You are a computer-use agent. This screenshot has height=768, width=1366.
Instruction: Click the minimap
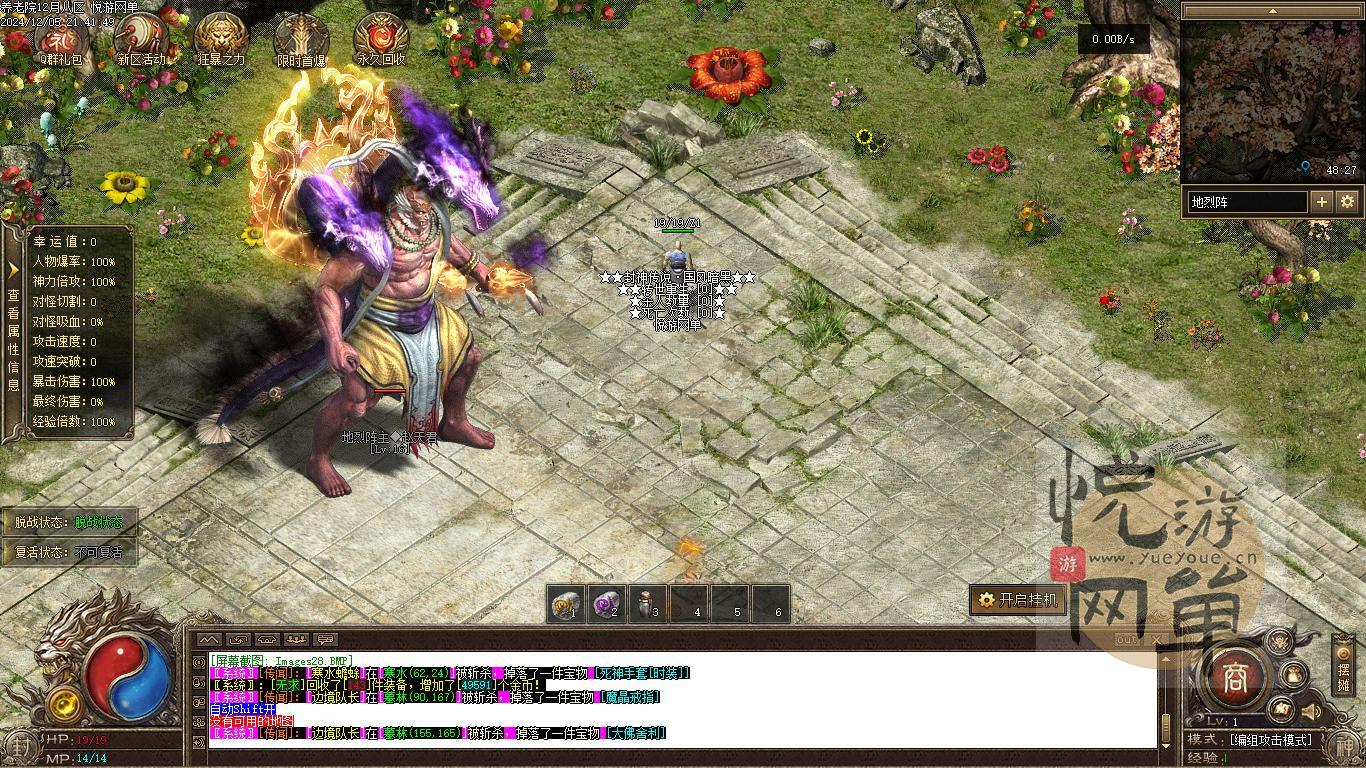coord(1271,102)
